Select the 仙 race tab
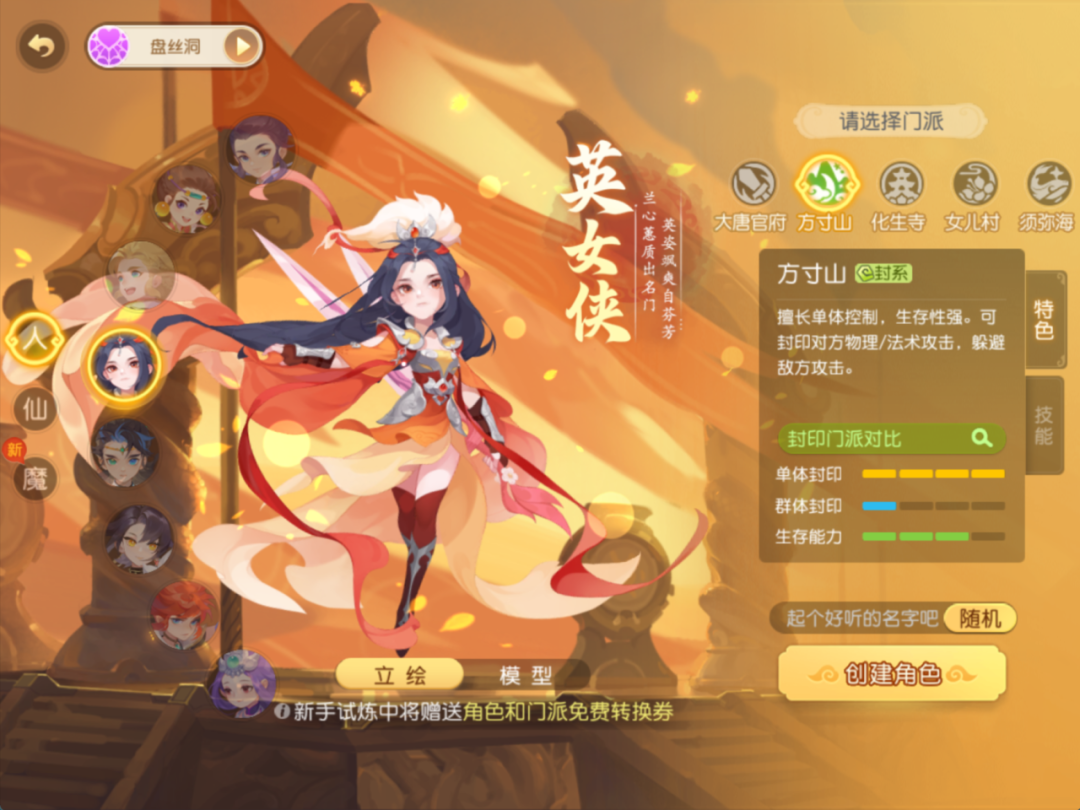 [35, 408]
